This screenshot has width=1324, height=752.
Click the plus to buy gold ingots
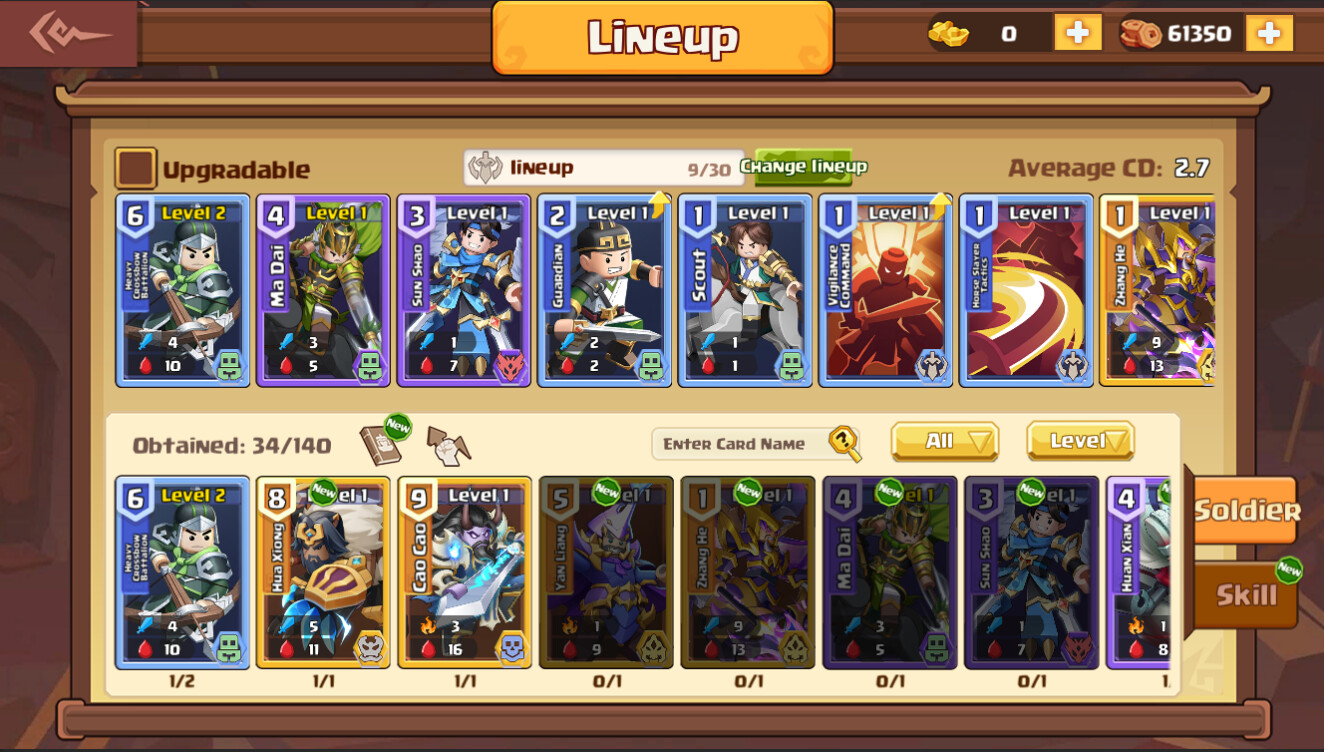1077,32
